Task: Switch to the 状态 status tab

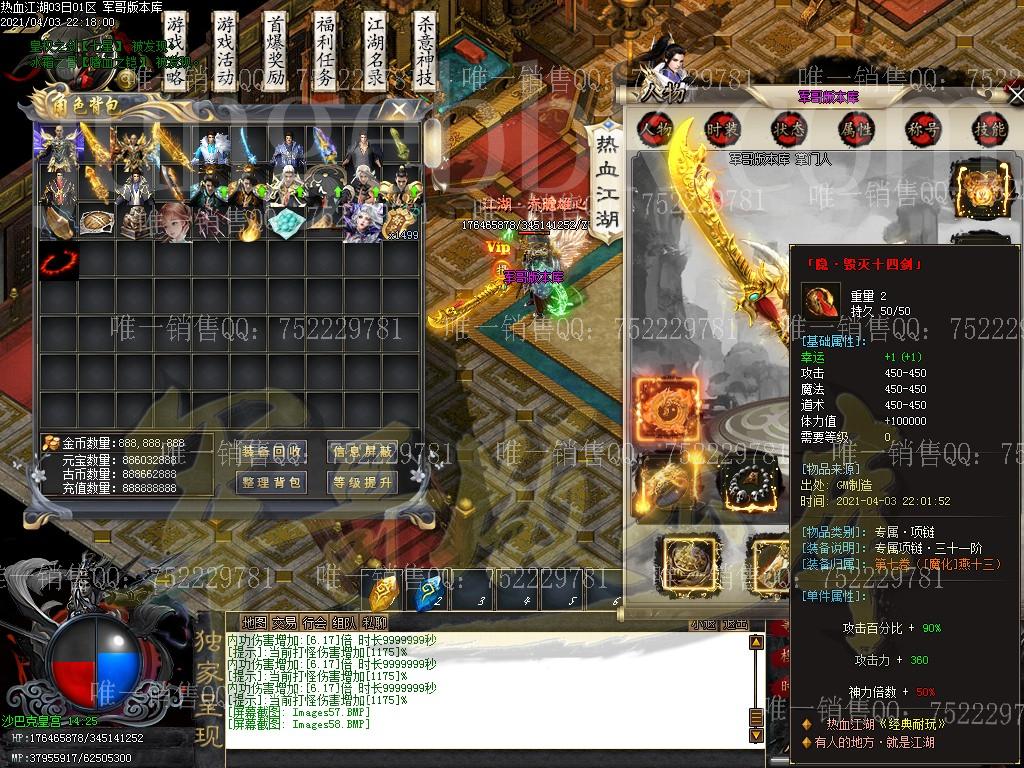Action: point(789,128)
